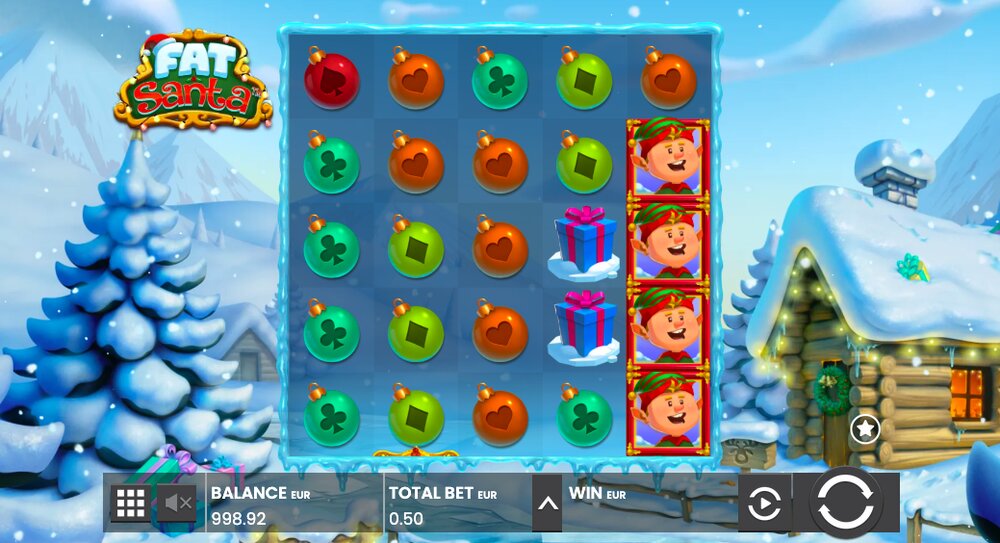This screenshot has height=543, width=1000.
Task: Activate the autoplay button
Action: [x=764, y=503]
